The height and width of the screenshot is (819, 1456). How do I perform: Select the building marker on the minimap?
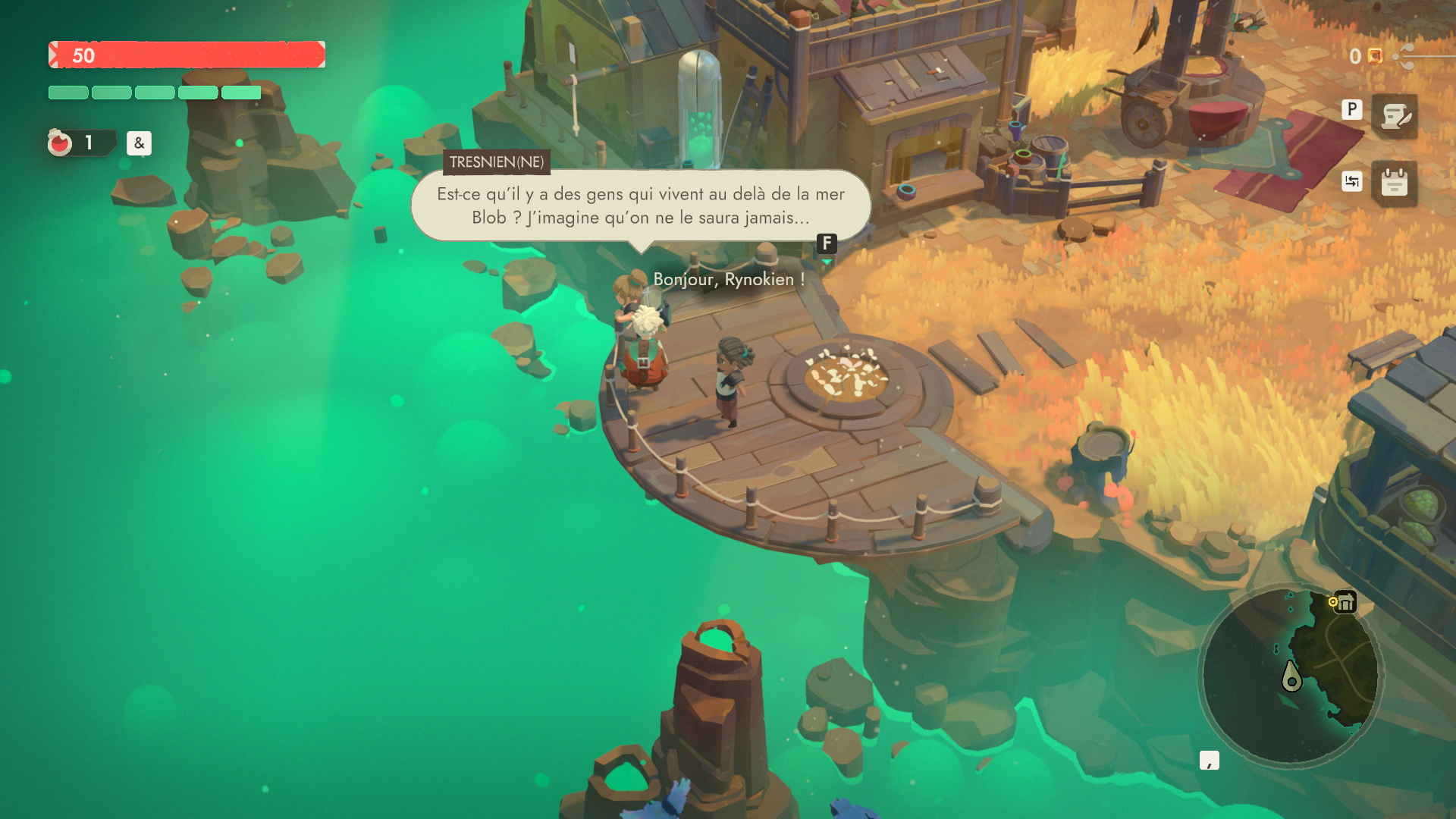1345,603
